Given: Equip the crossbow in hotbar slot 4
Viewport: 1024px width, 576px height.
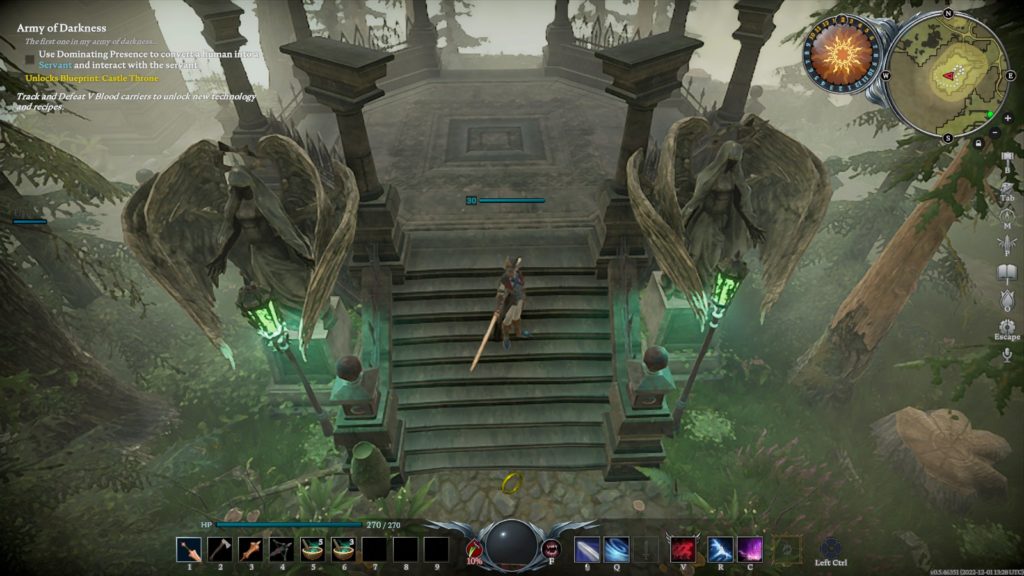Looking at the screenshot, I should (281, 549).
